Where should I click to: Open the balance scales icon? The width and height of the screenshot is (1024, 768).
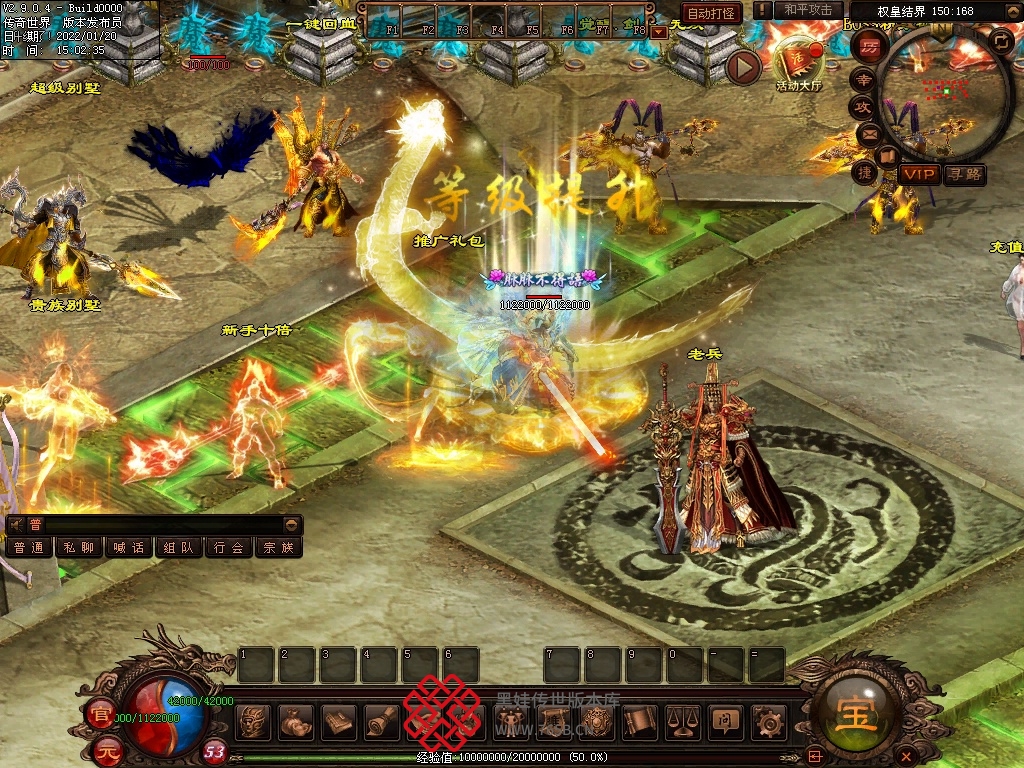[x=681, y=720]
